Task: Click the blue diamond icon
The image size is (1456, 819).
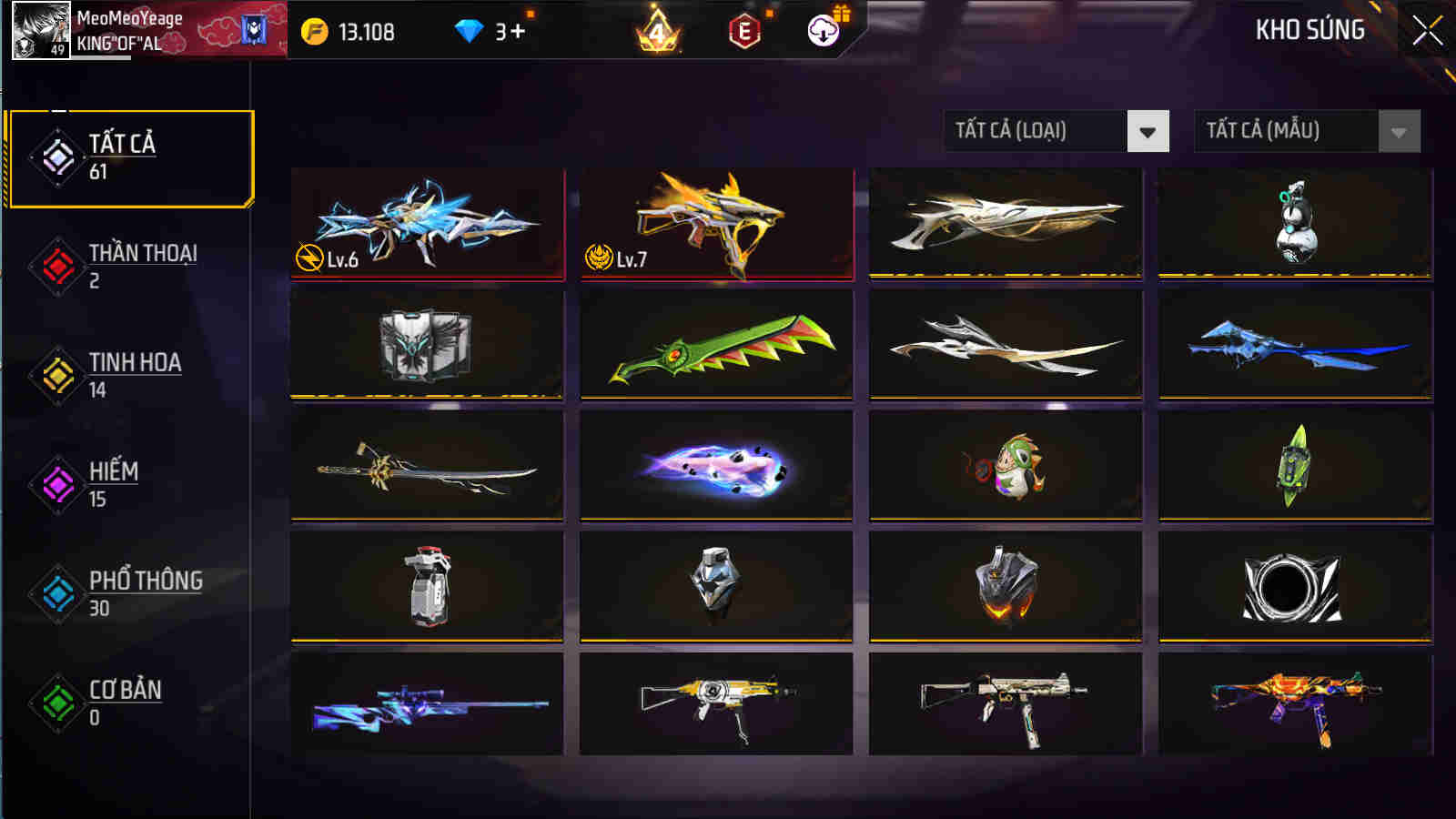Action: (469, 29)
